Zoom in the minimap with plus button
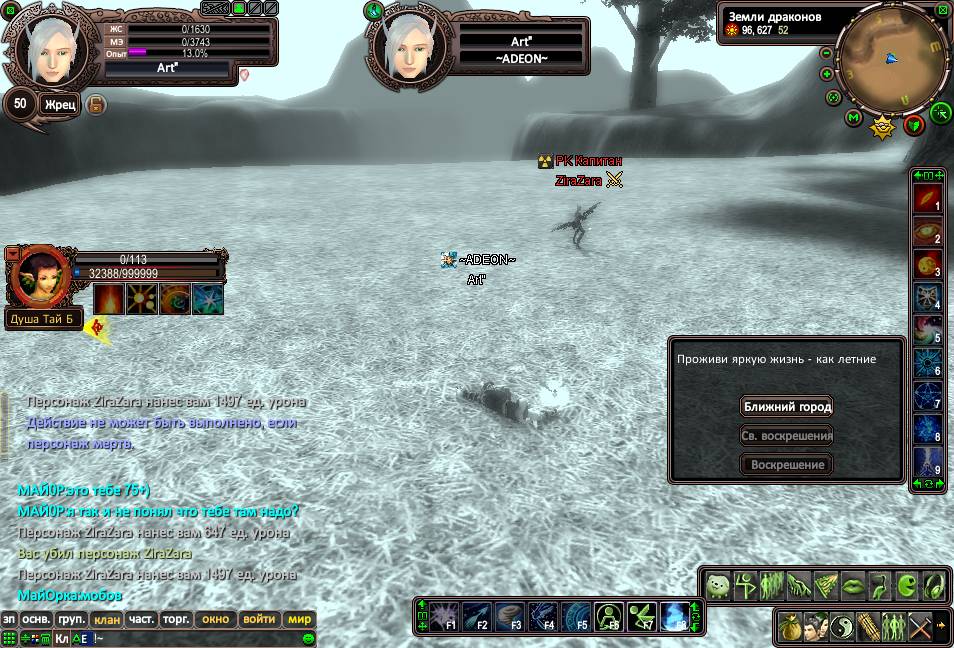The image size is (954, 648). point(827,74)
